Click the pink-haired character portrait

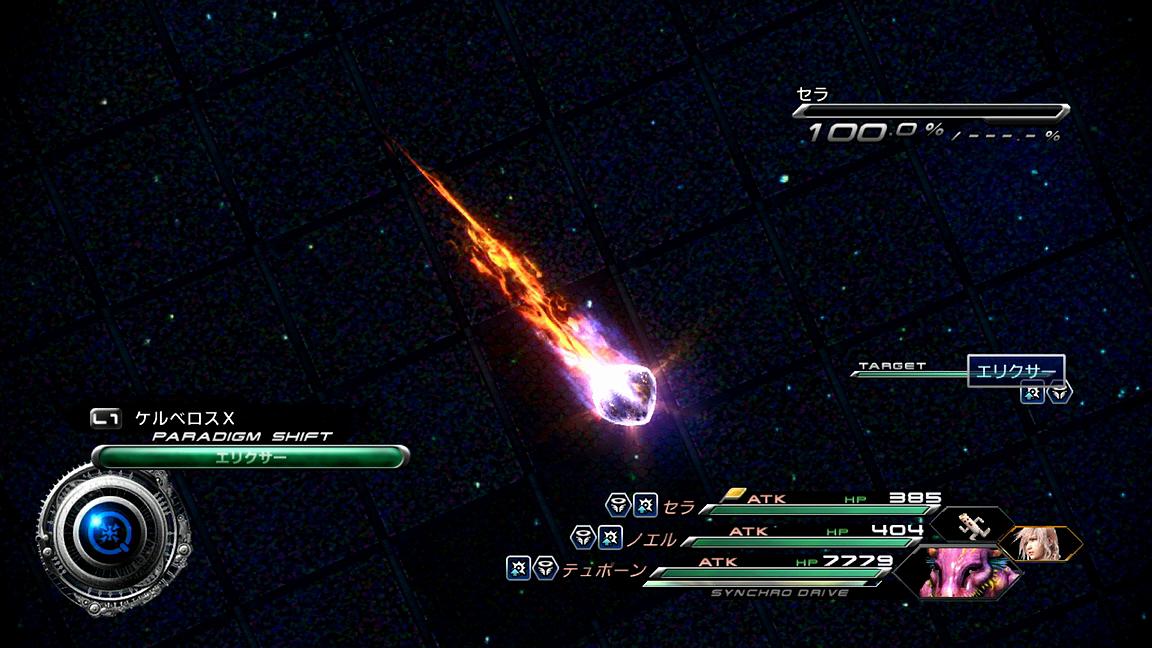tap(1039, 543)
